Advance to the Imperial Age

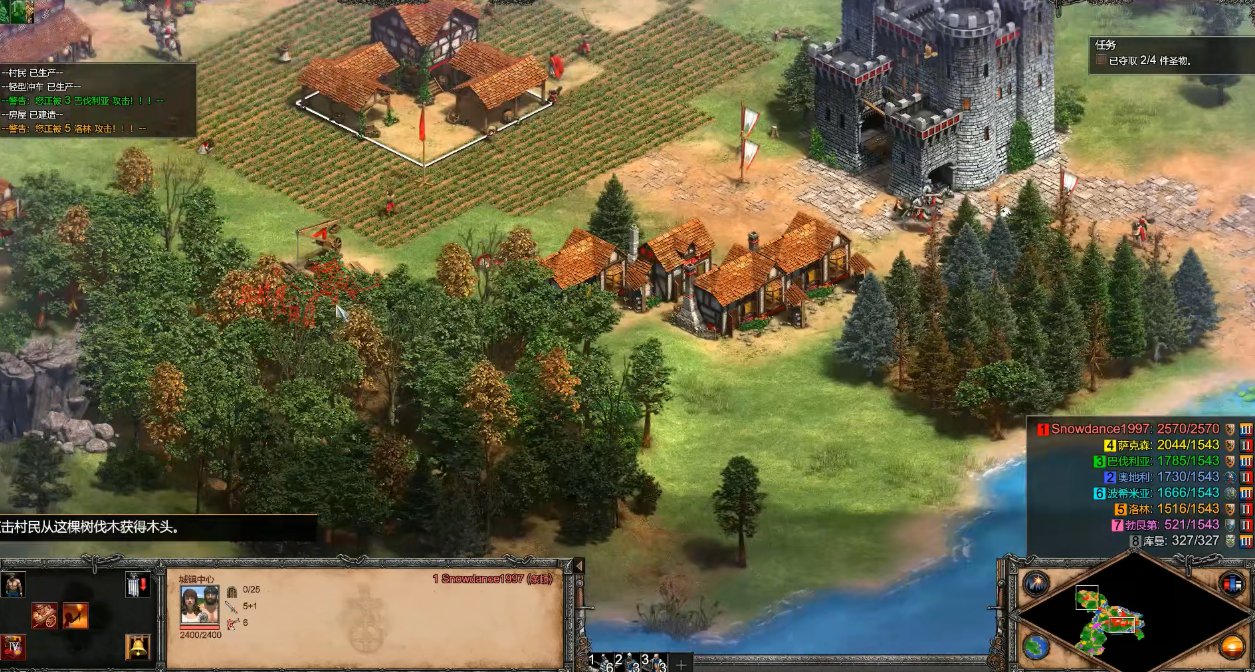(x=14, y=647)
